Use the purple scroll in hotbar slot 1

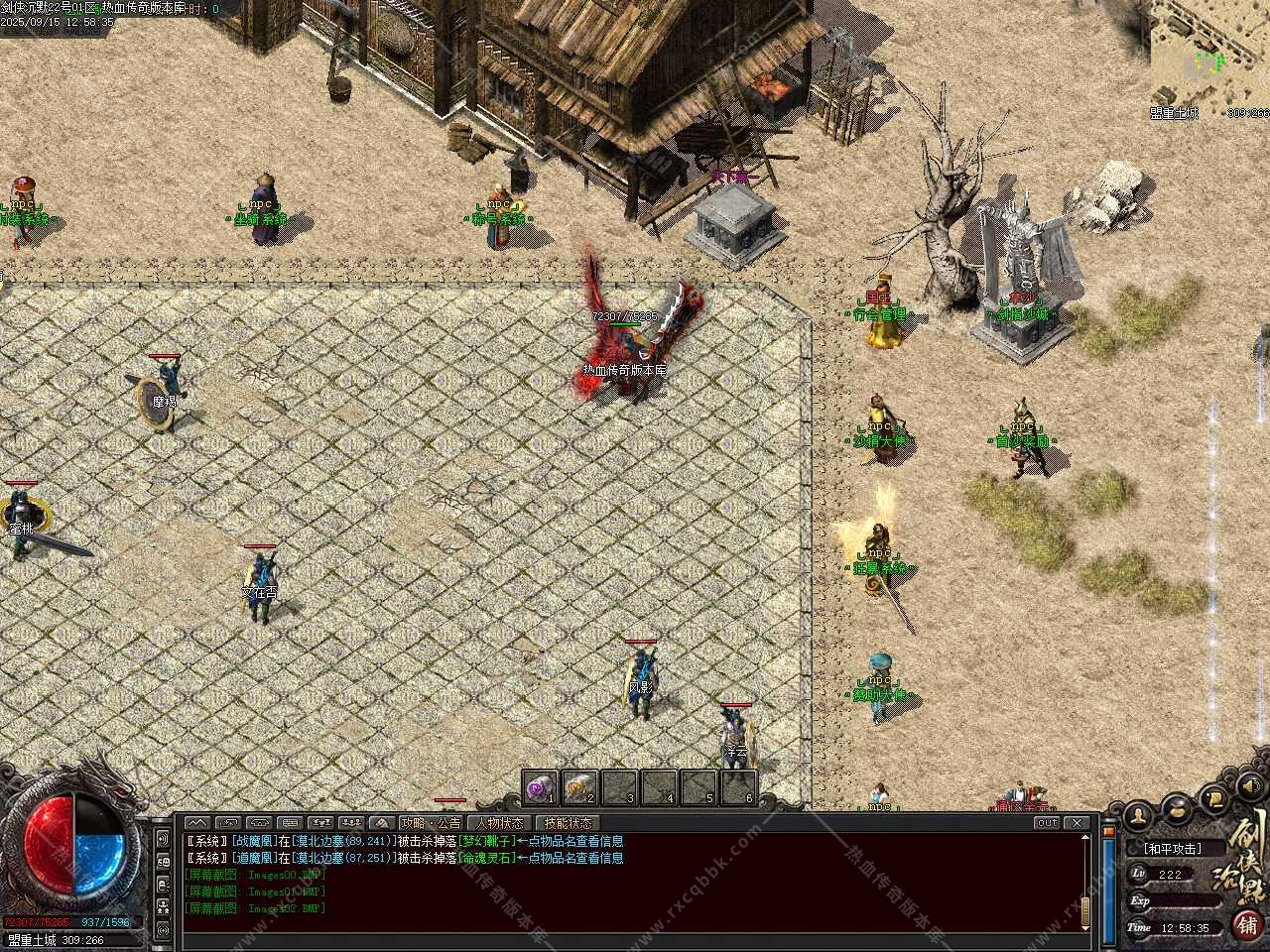(540, 789)
